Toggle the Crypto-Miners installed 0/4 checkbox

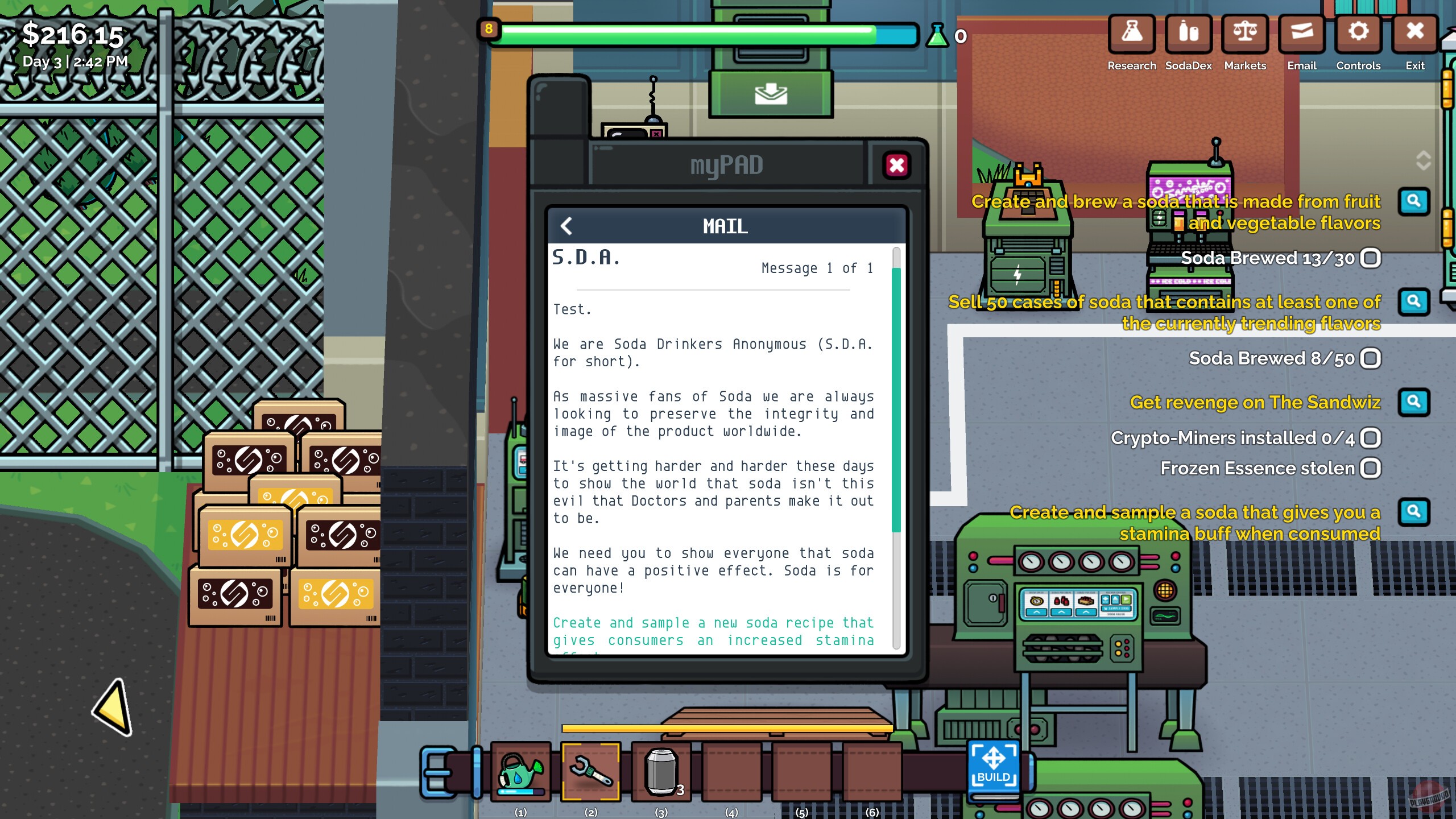(x=1370, y=439)
